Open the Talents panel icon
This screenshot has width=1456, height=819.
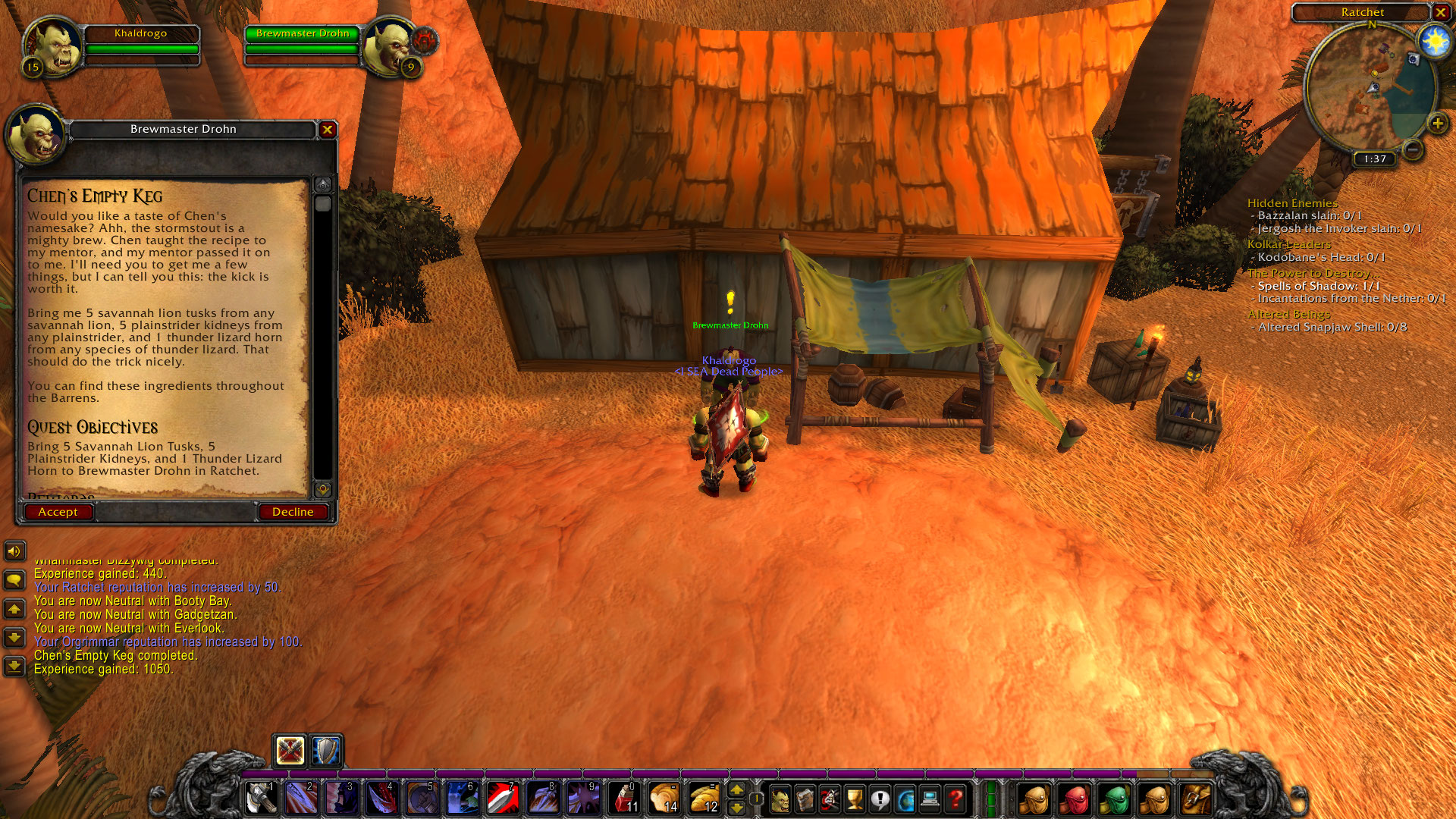(828, 797)
